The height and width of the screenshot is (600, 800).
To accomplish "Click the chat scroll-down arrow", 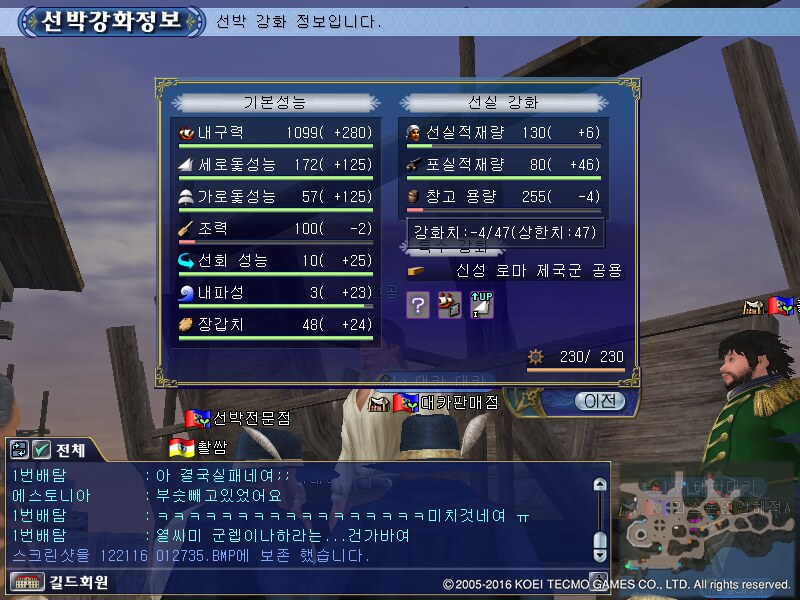I will [600, 556].
